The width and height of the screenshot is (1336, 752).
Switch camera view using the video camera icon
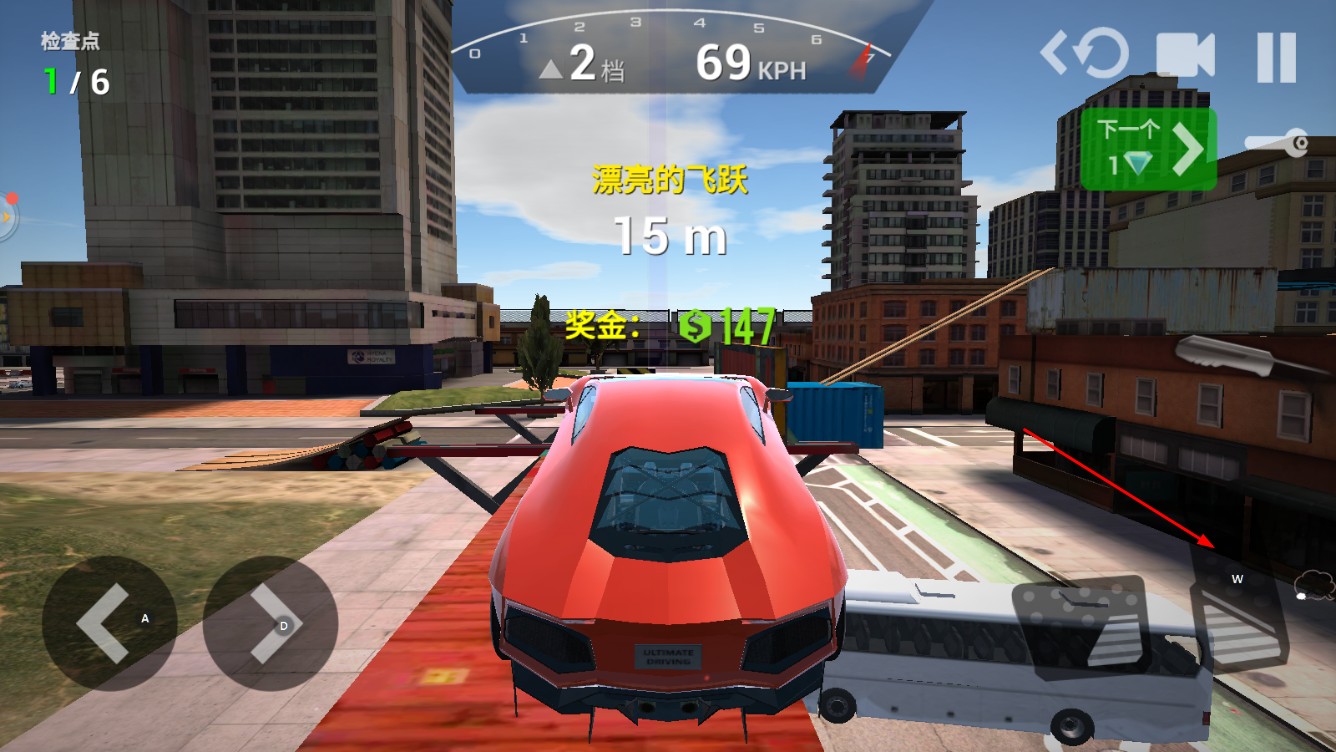click(x=1185, y=56)
